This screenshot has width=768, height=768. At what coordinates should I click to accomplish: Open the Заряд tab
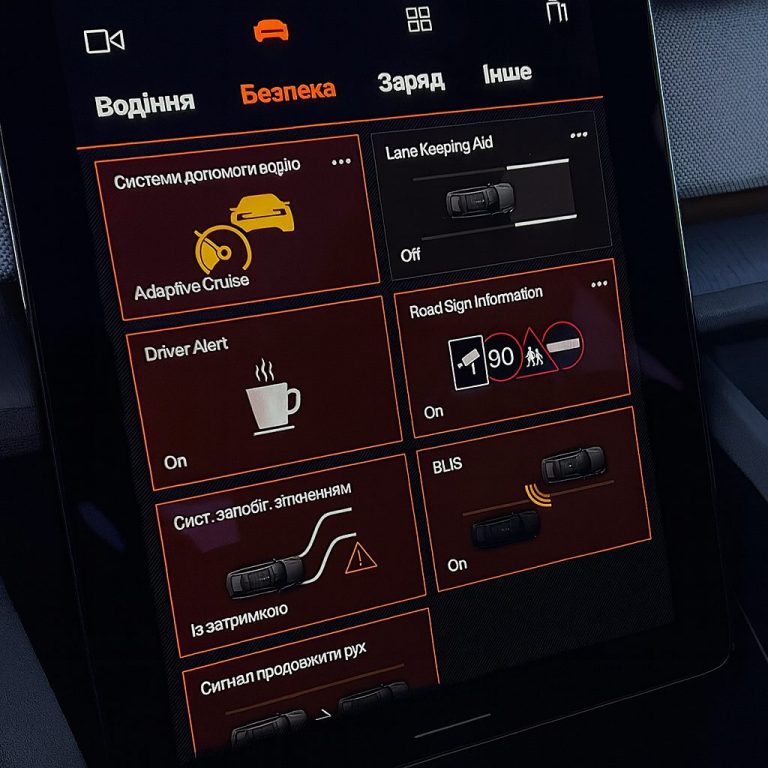click(x=410, y=81)
